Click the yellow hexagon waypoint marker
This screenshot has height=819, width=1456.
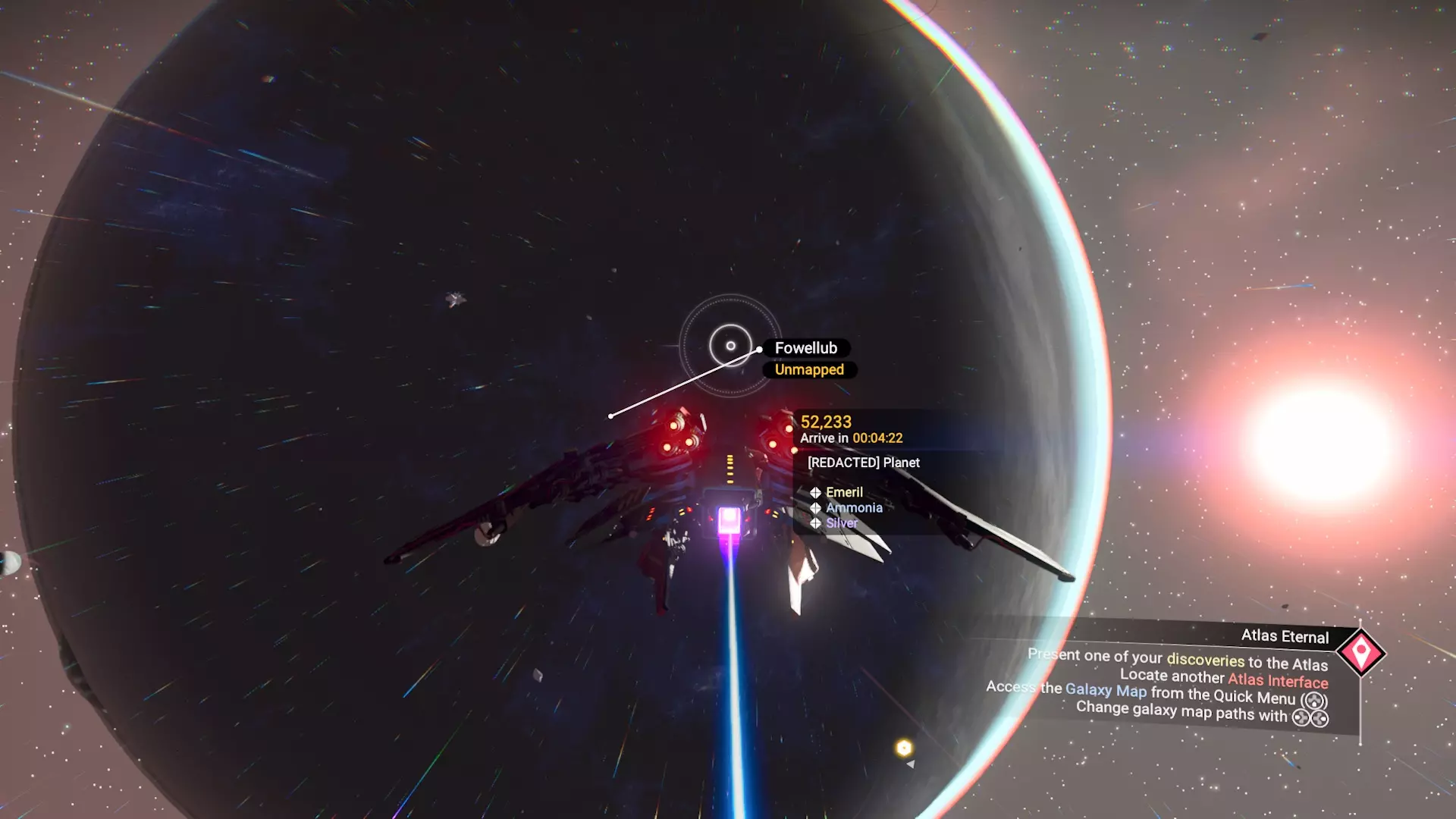point(903,748)
